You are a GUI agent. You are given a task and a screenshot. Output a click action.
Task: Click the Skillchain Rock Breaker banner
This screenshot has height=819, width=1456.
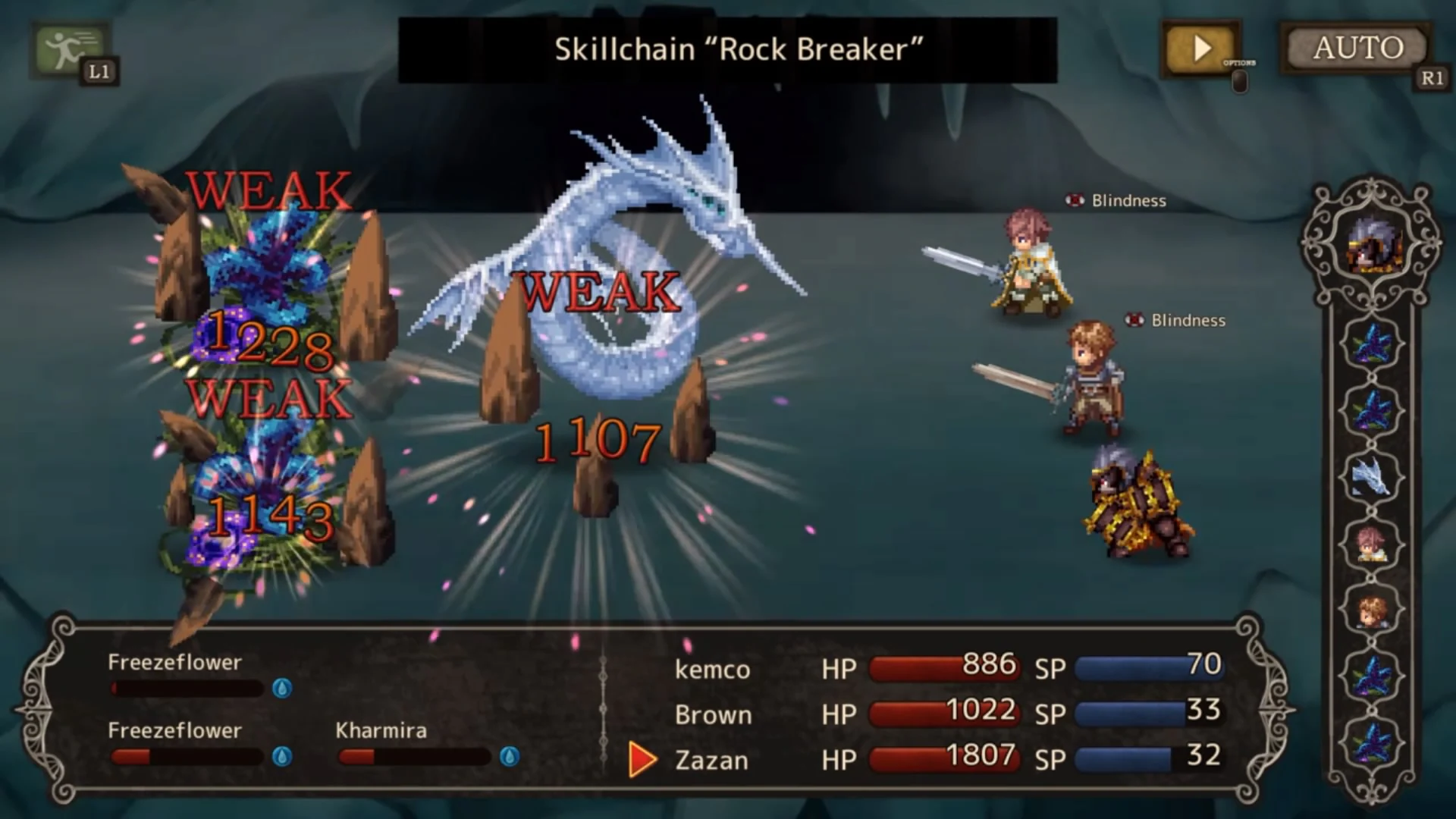click(x=728, y=50)
